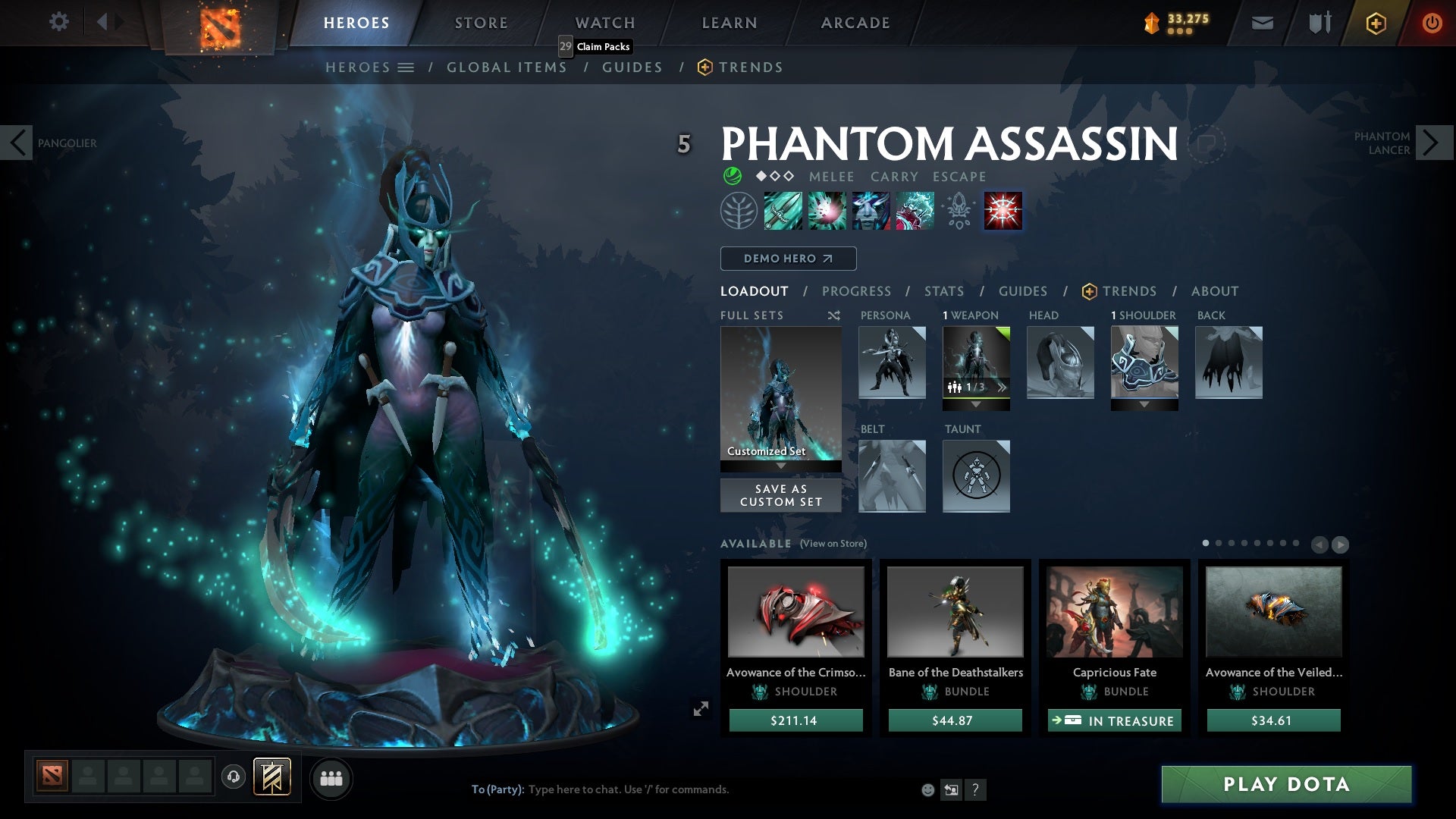Click the Coup de Grace ultimate ability icon
This screenshot has height=819, width=1456.
point(1003,210)
